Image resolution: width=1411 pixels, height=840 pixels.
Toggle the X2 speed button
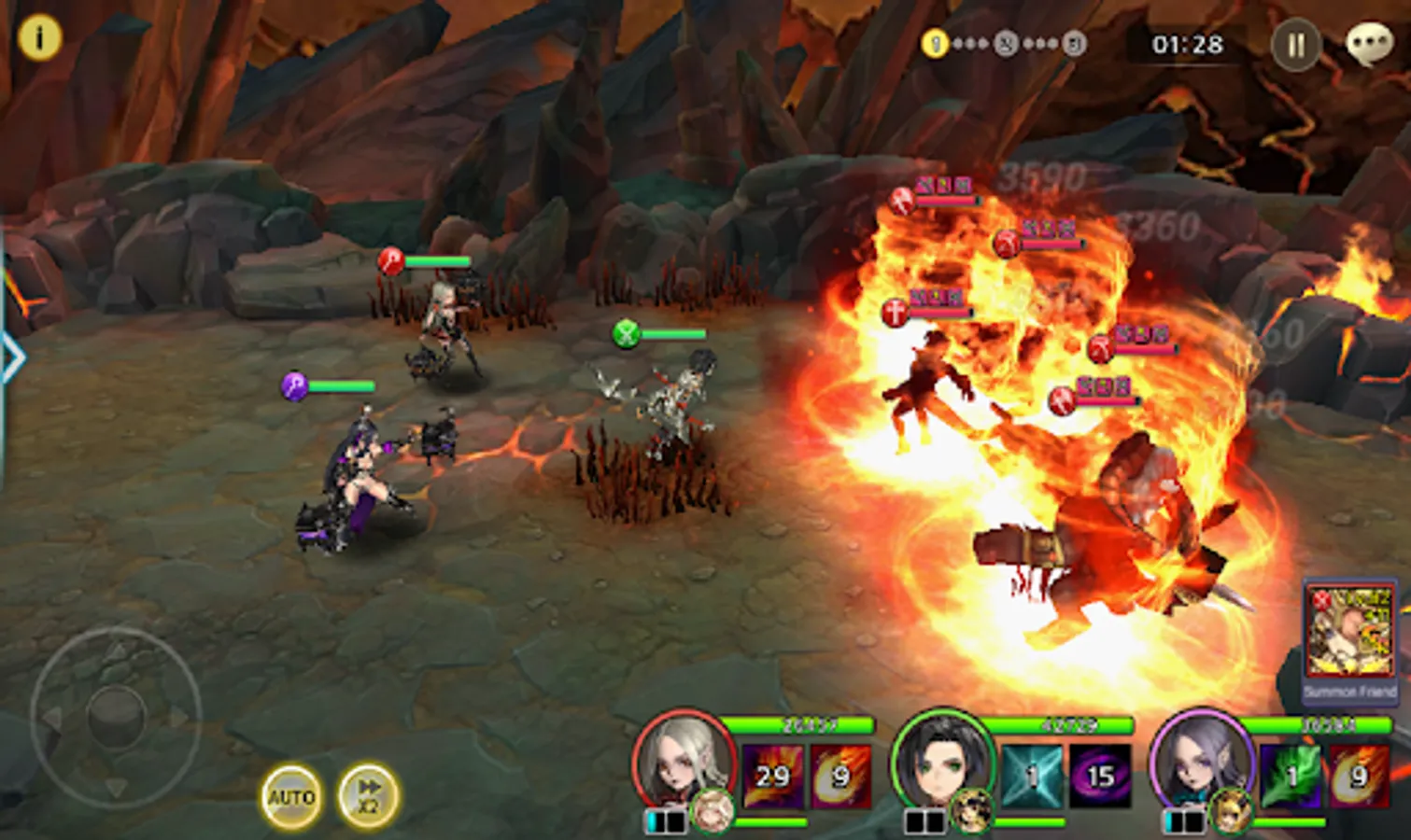[x=368, y=796]
